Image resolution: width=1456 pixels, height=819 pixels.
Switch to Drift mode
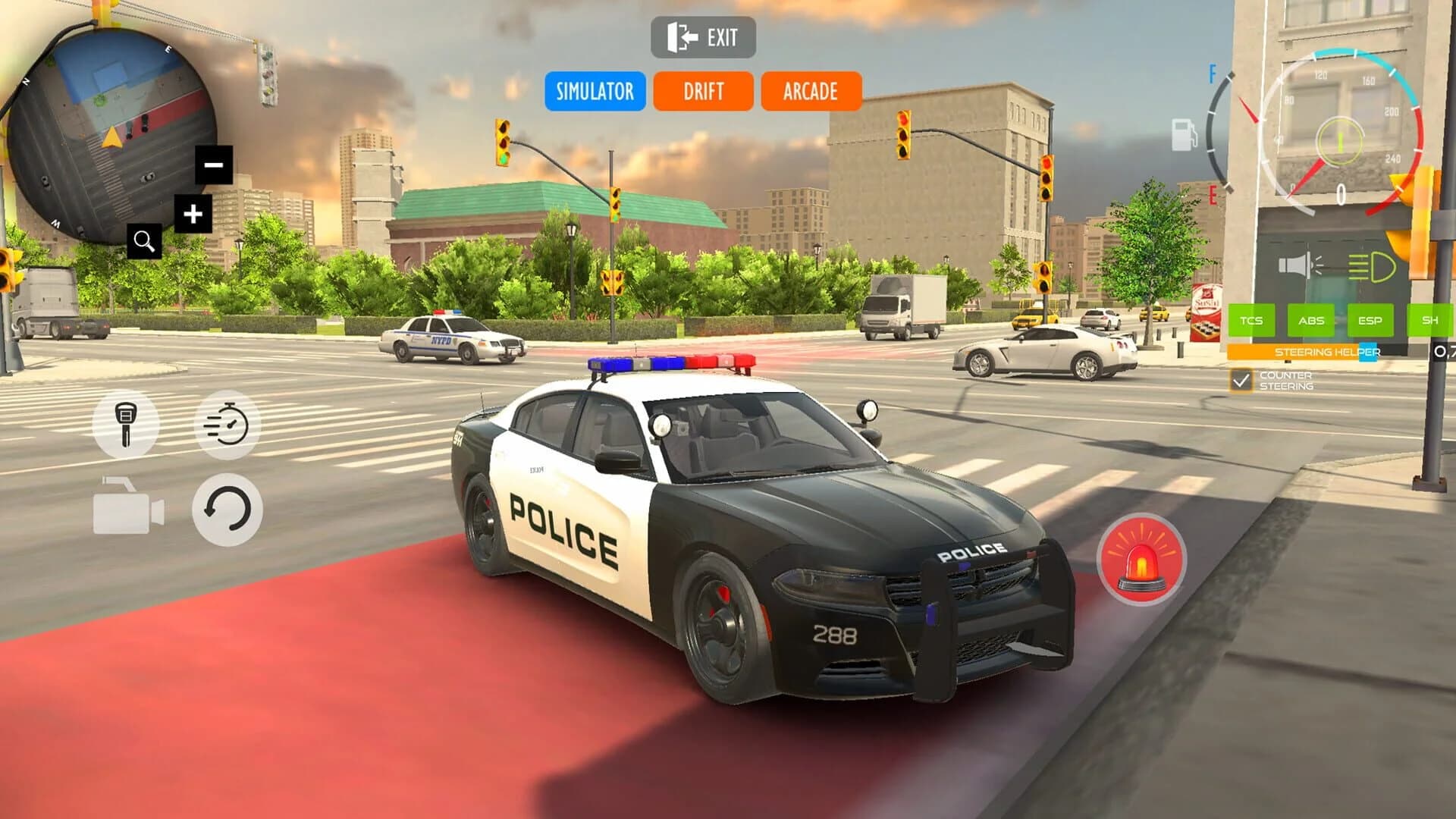coord(703,92)
